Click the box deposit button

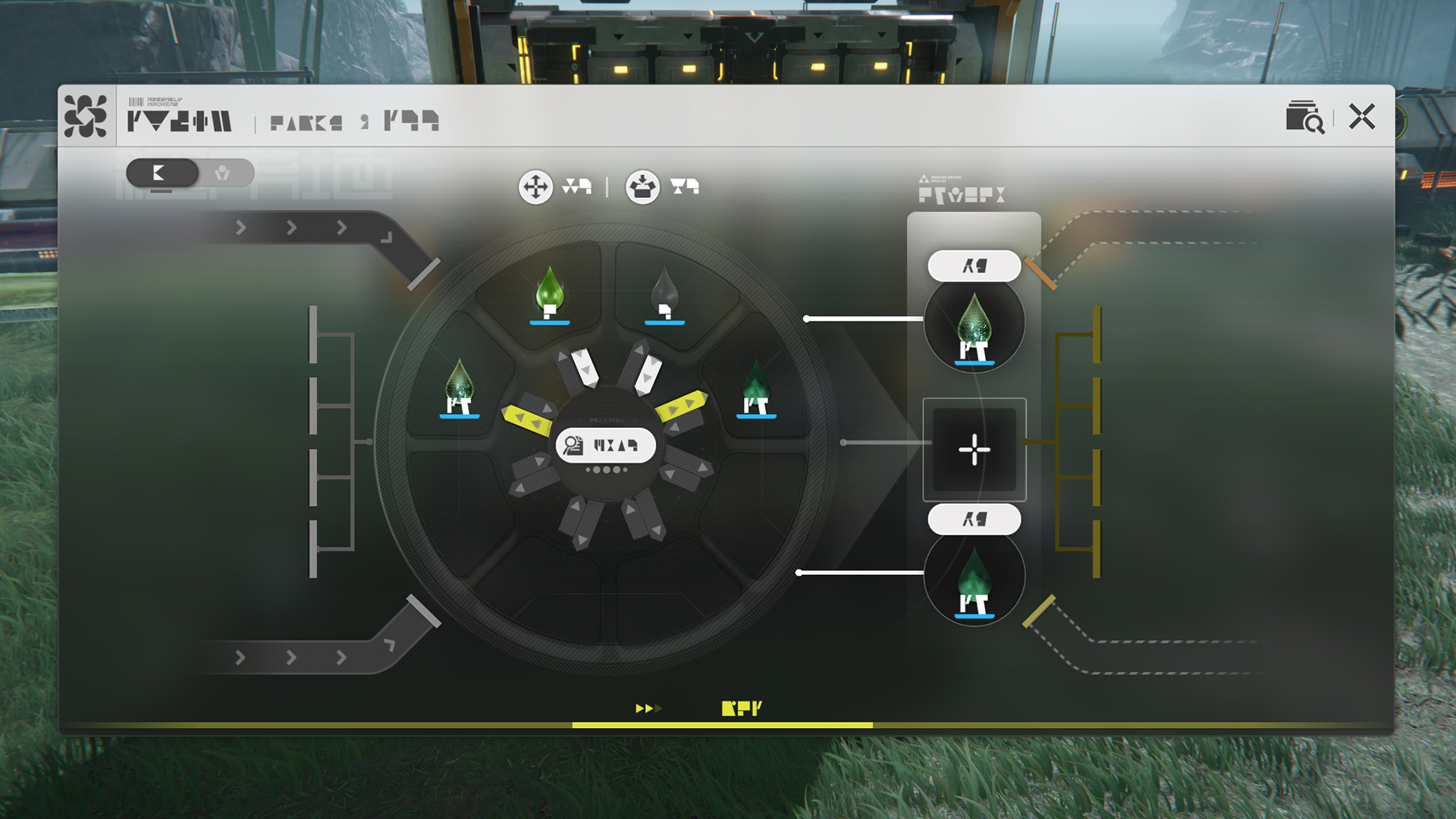click(x=642, y=187)
